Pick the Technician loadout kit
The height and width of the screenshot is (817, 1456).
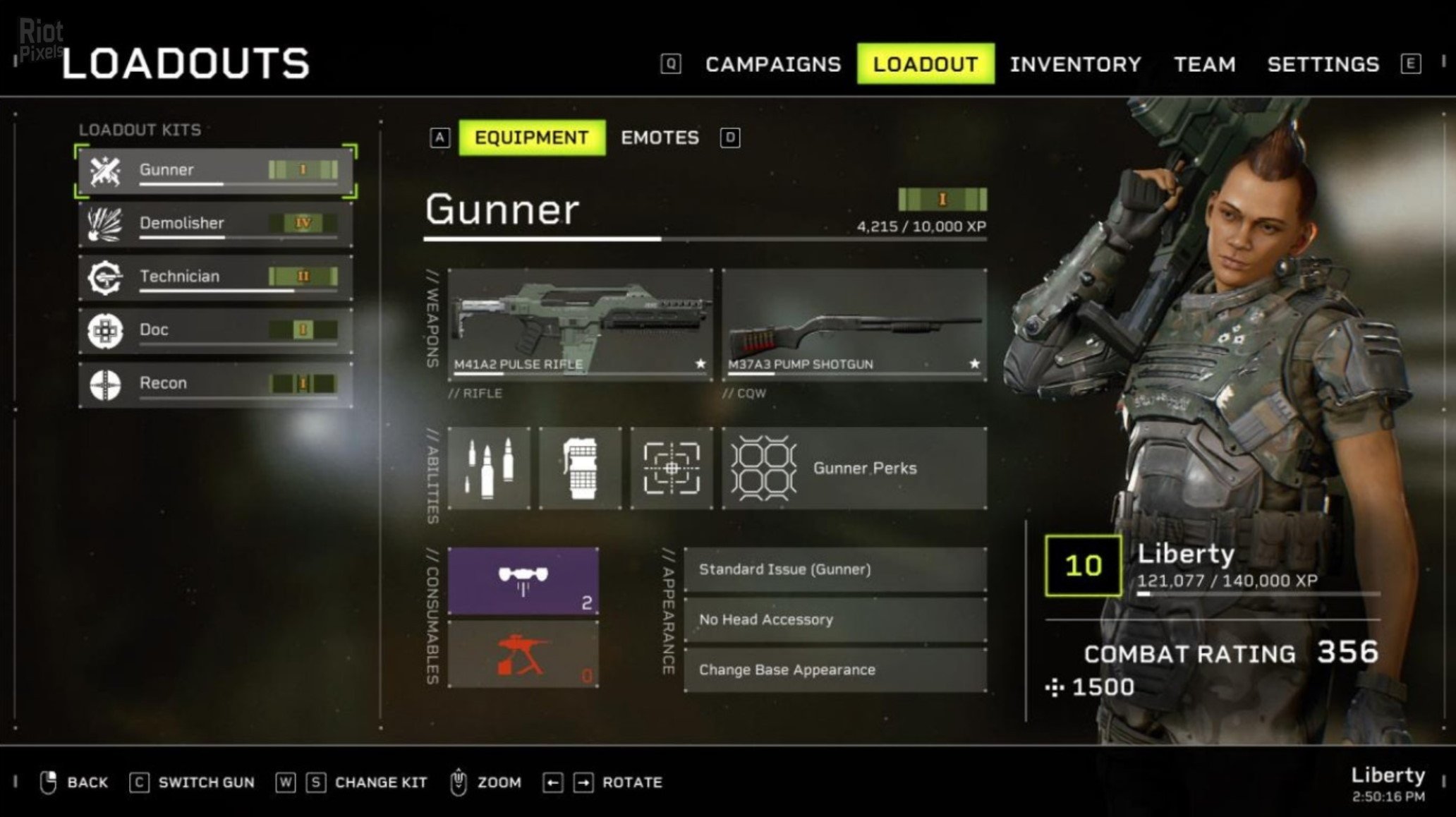click(x=215, y=277)
